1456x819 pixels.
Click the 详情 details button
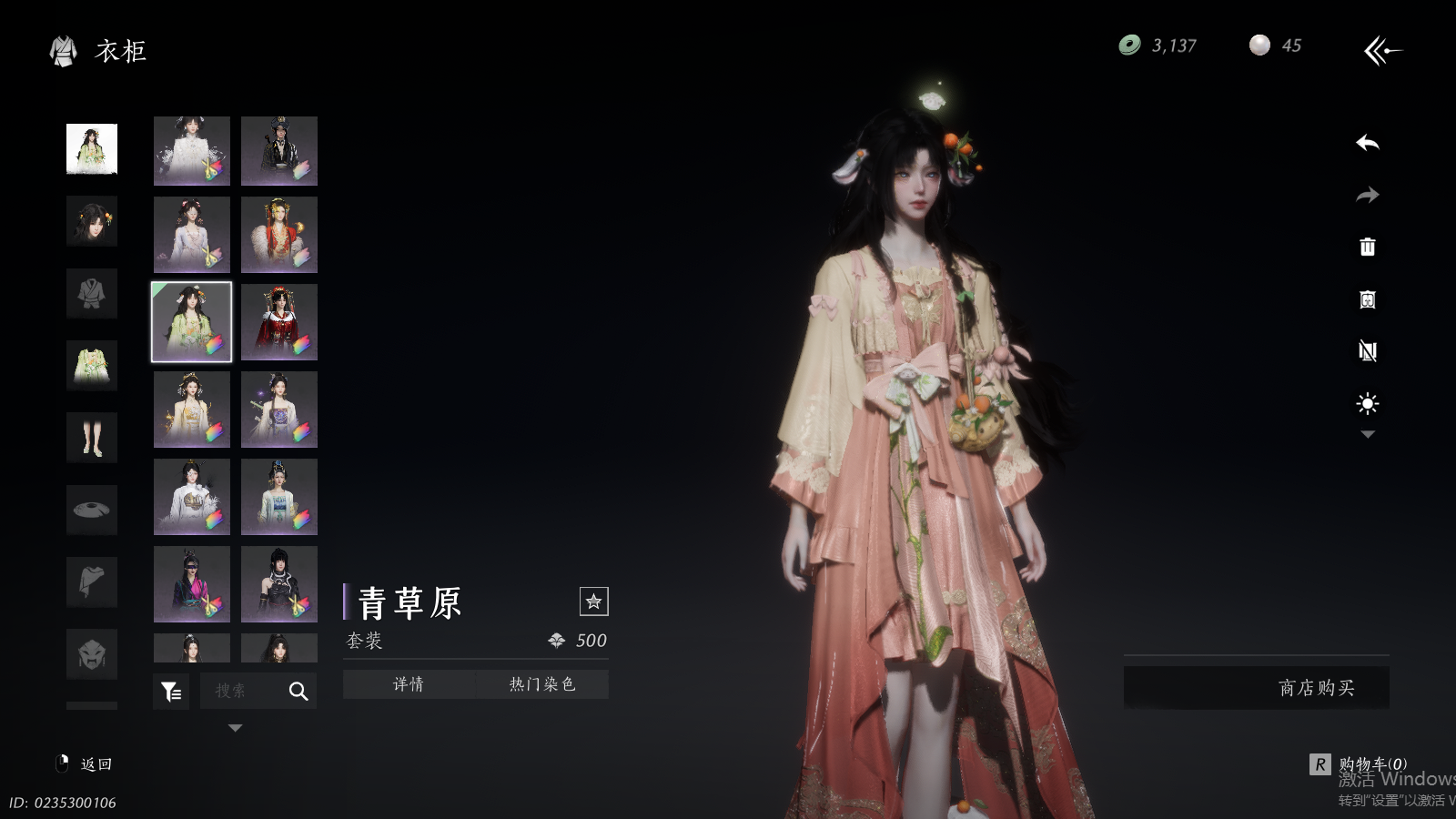click(x=409, y=684)
